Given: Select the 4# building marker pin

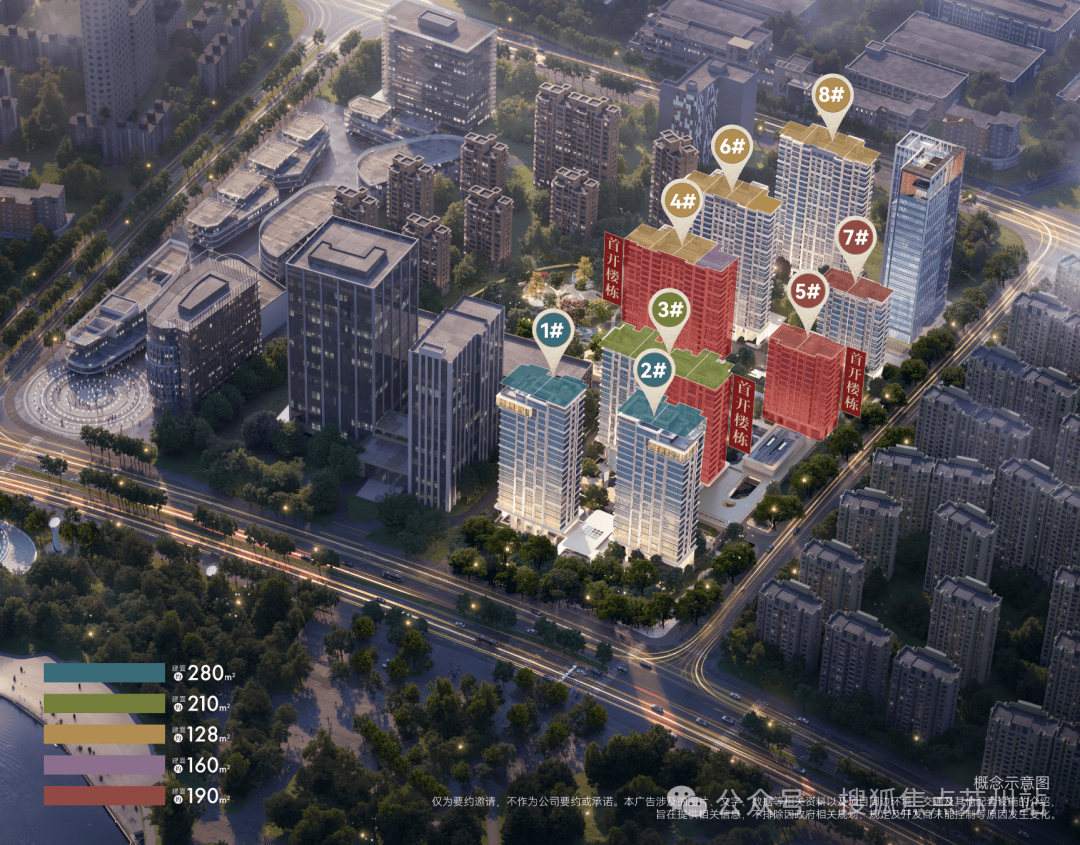Looking at the screenshot, I should (683, 202).
